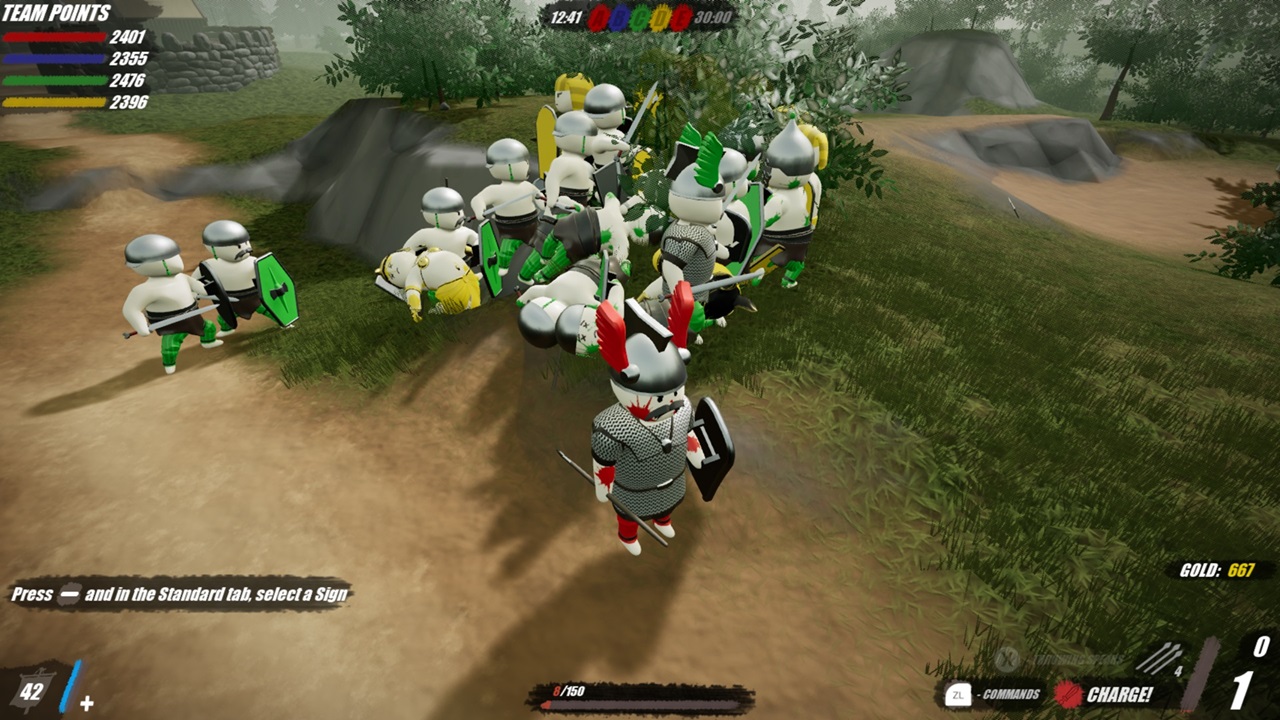The width and height of the screenshot is (1280, 720).
Task: Select the red control point A badge
Action: (x=602, y=16)
